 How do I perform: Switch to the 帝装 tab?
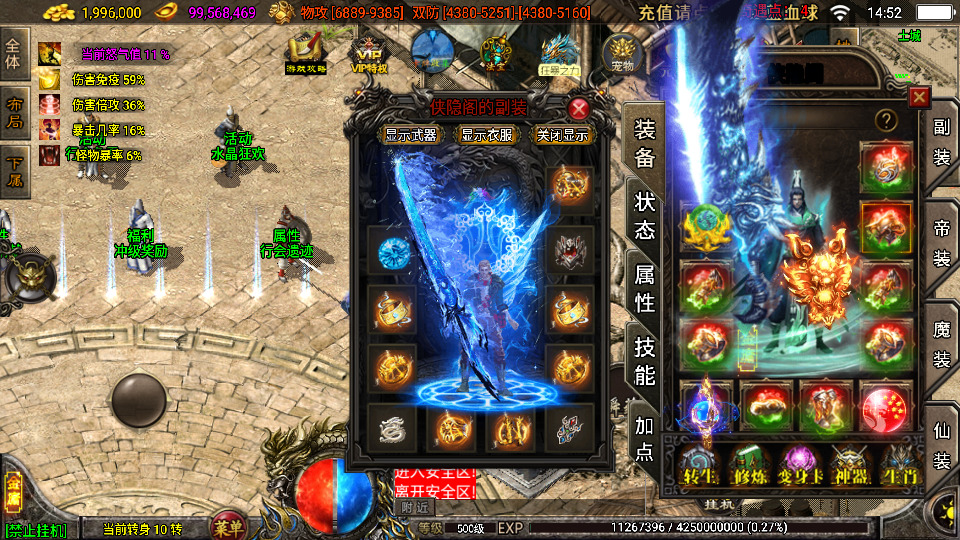click(x=941, y=244)
